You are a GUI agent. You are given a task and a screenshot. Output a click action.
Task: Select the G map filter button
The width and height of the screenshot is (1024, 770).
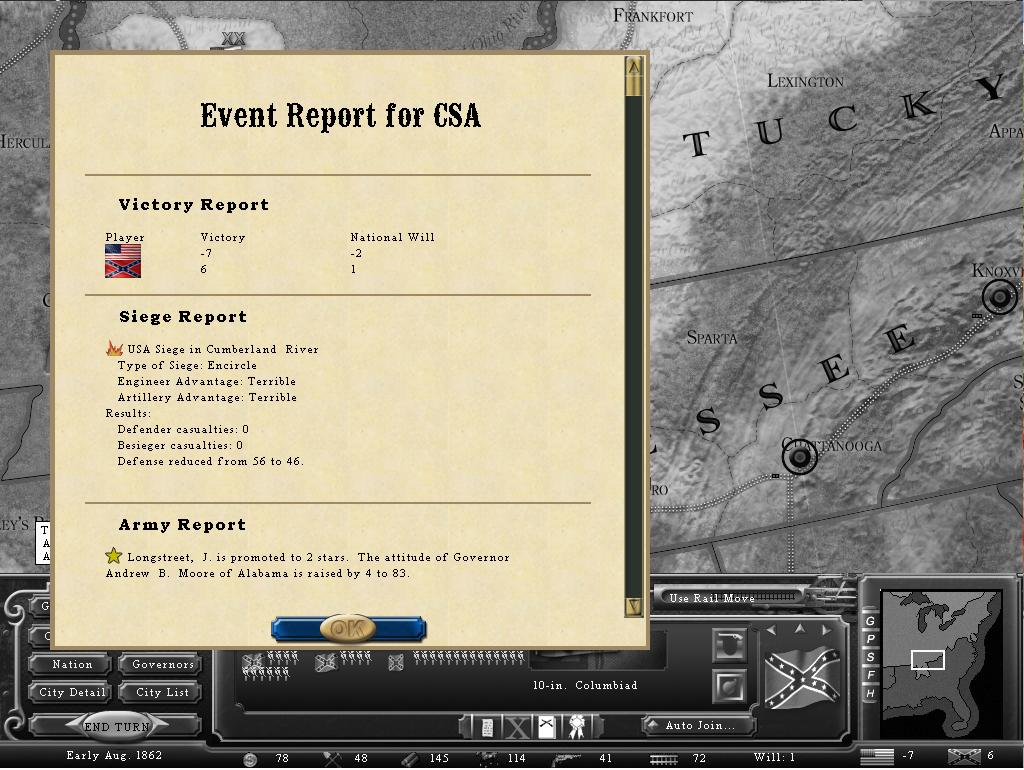tap(870, 622)
